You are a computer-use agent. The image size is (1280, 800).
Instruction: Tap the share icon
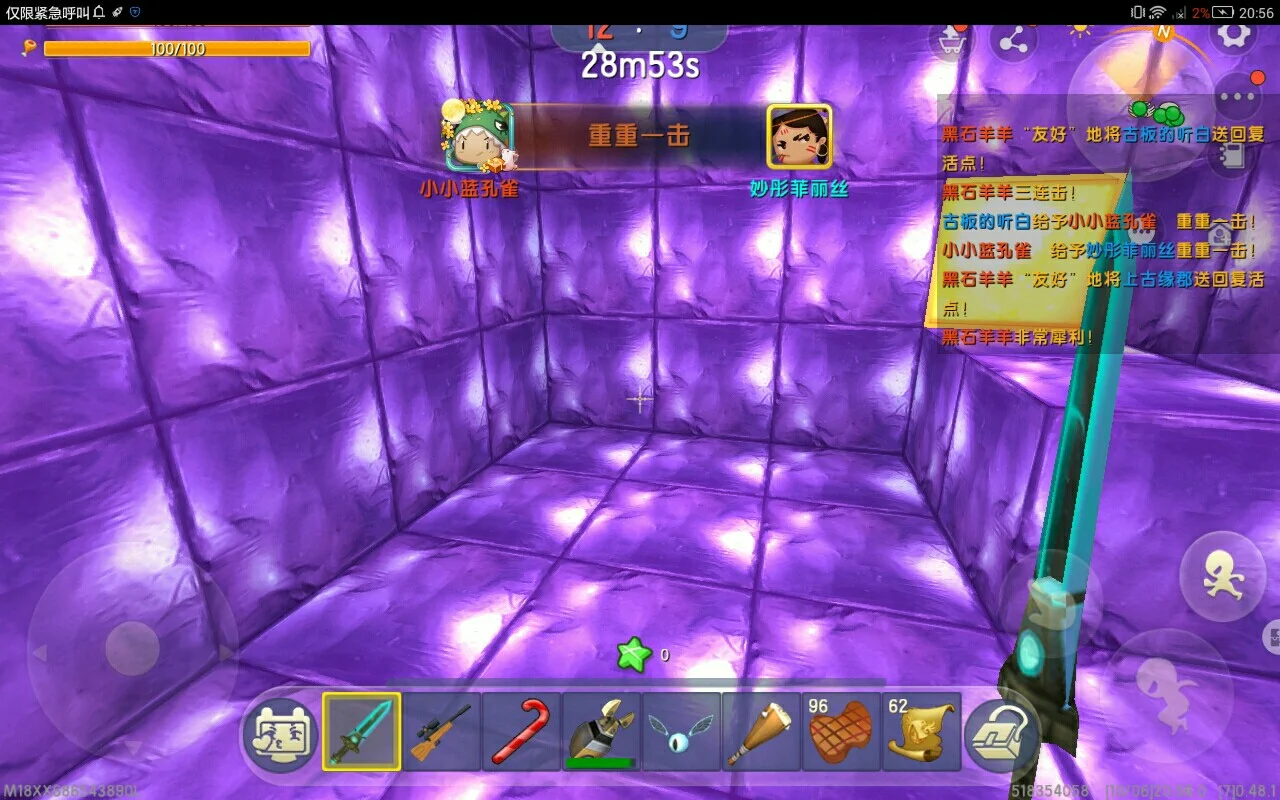(1013, 40)
